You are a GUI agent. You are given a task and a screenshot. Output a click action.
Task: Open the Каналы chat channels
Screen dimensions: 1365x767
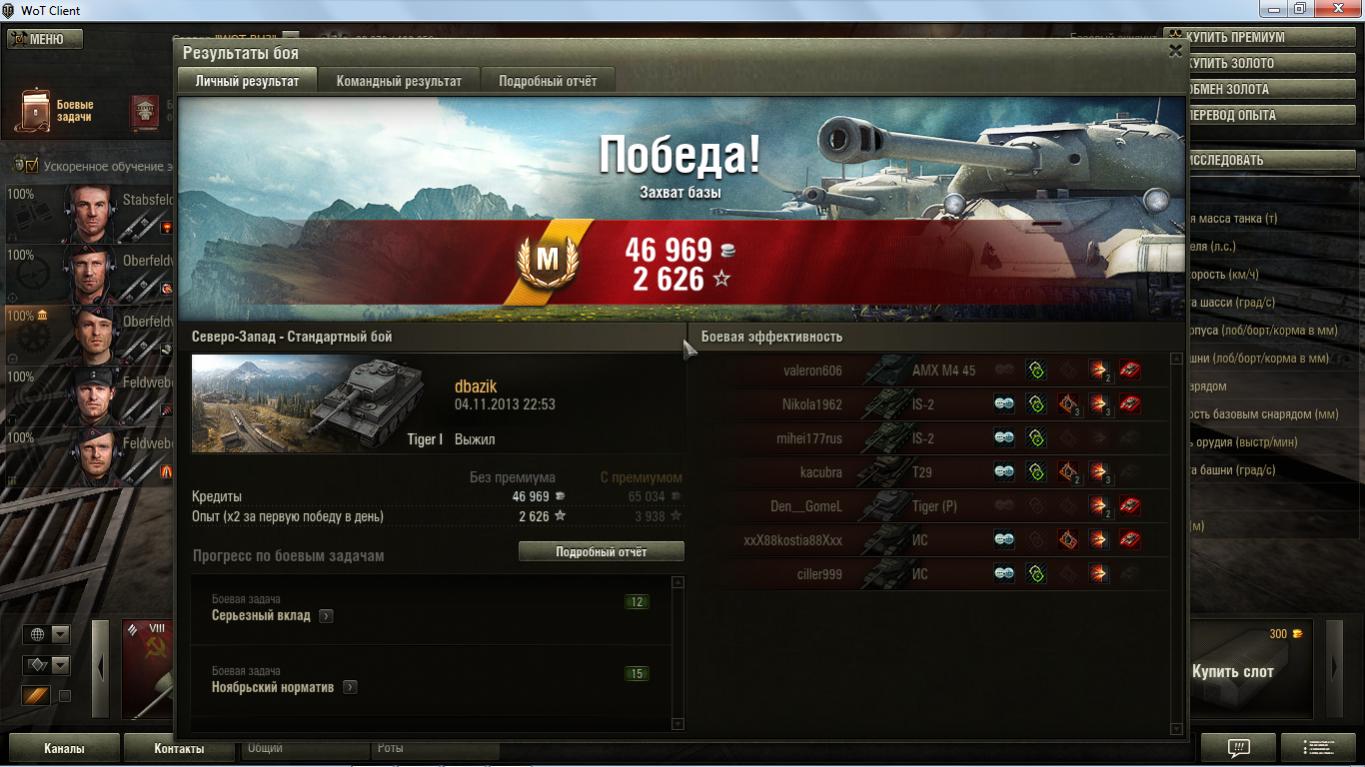pos(64,748)
